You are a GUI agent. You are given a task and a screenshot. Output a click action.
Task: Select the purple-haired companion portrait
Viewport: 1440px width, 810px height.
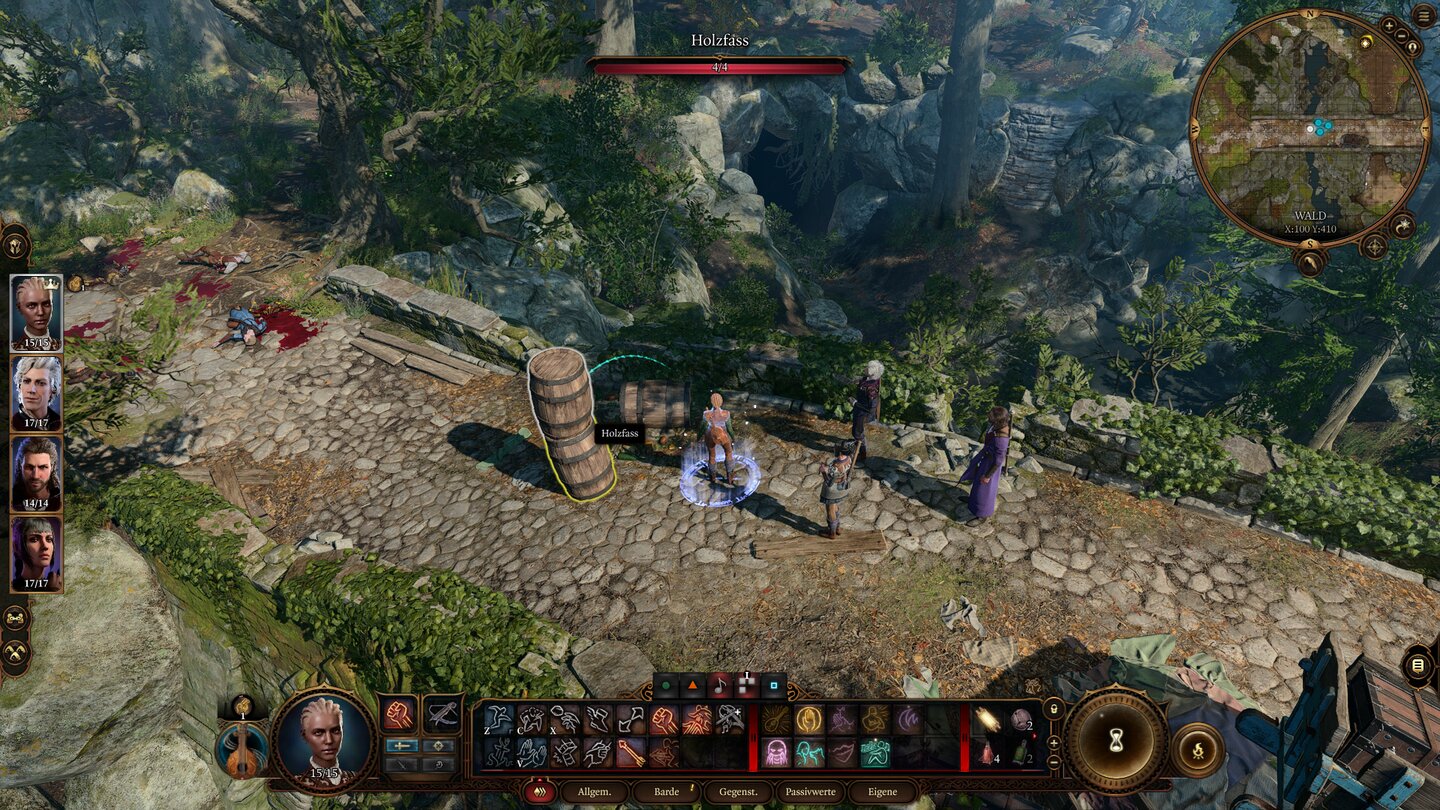[x=36, y=553]
